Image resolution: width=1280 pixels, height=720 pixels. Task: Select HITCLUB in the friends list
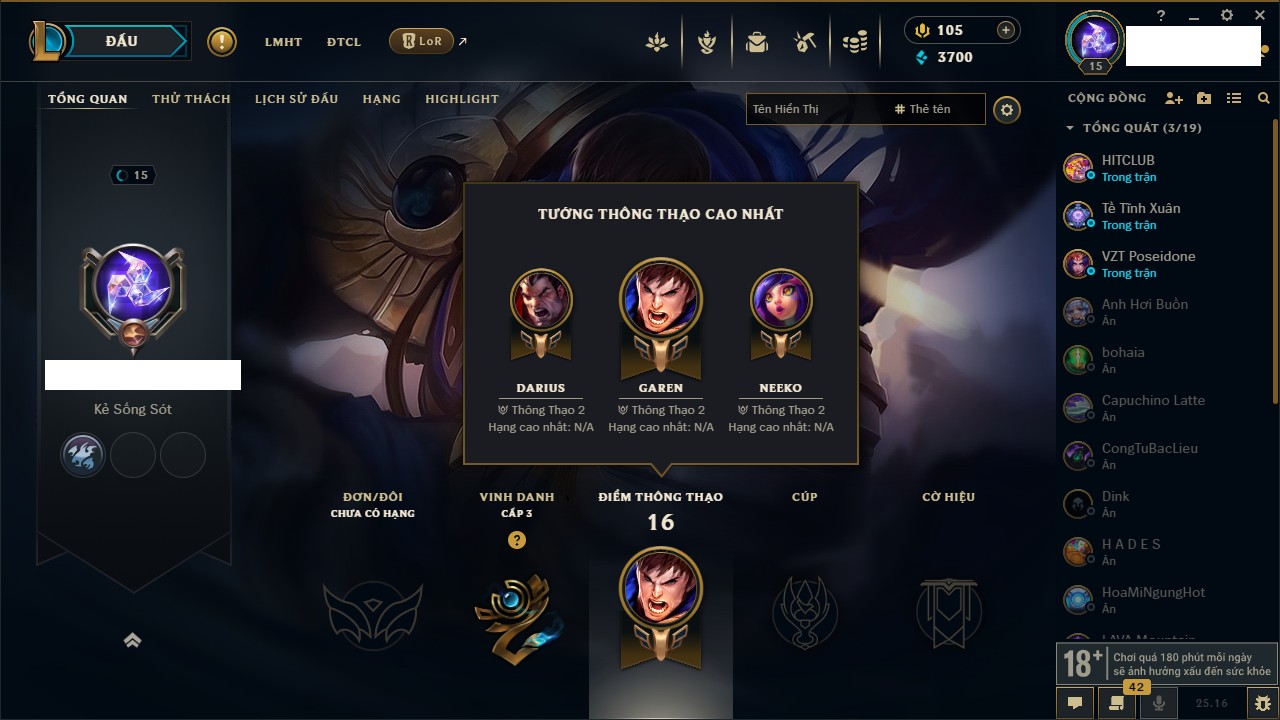pos(1128,160)
